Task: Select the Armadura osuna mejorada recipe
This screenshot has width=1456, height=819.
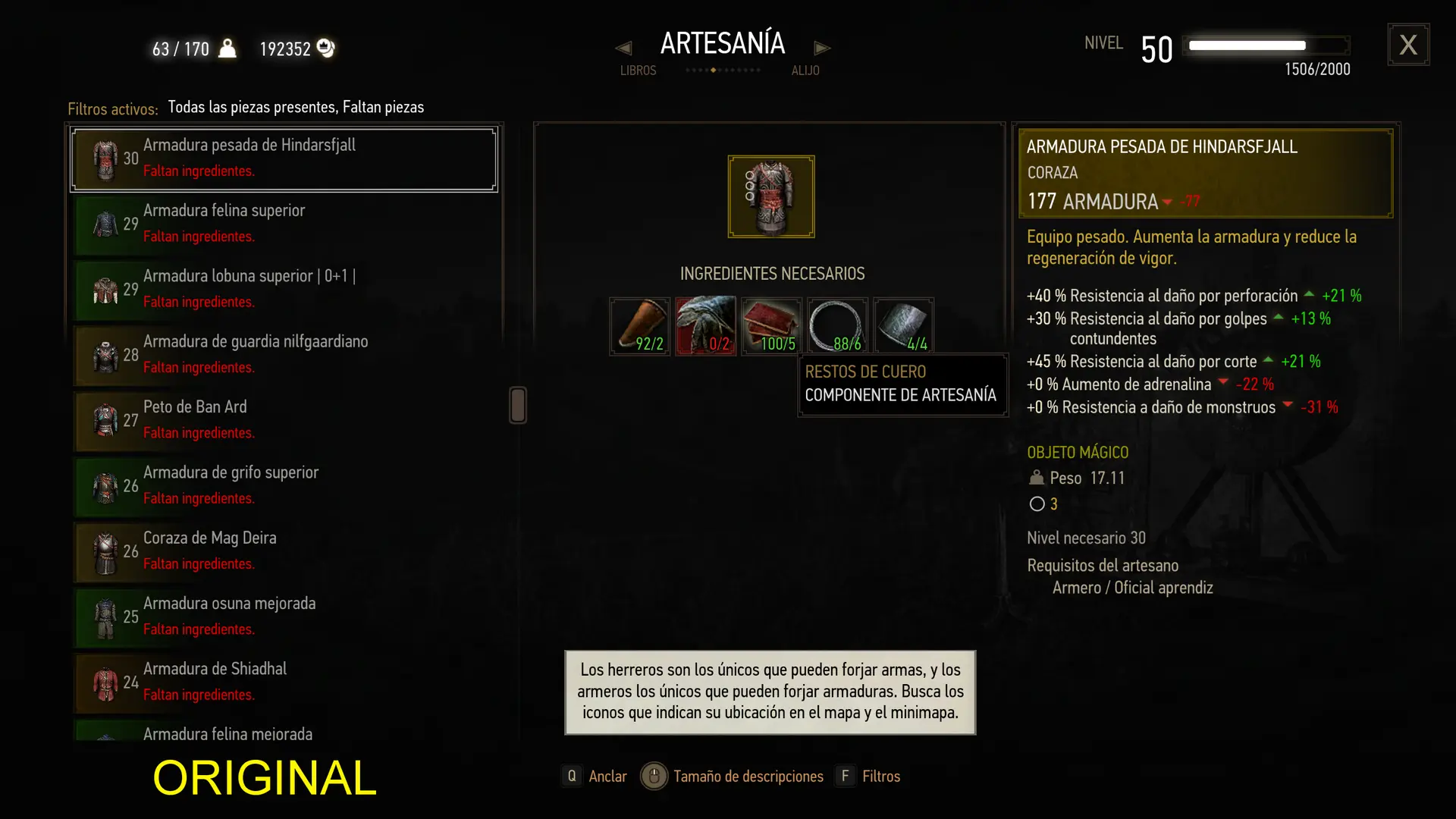Action: 284,617
